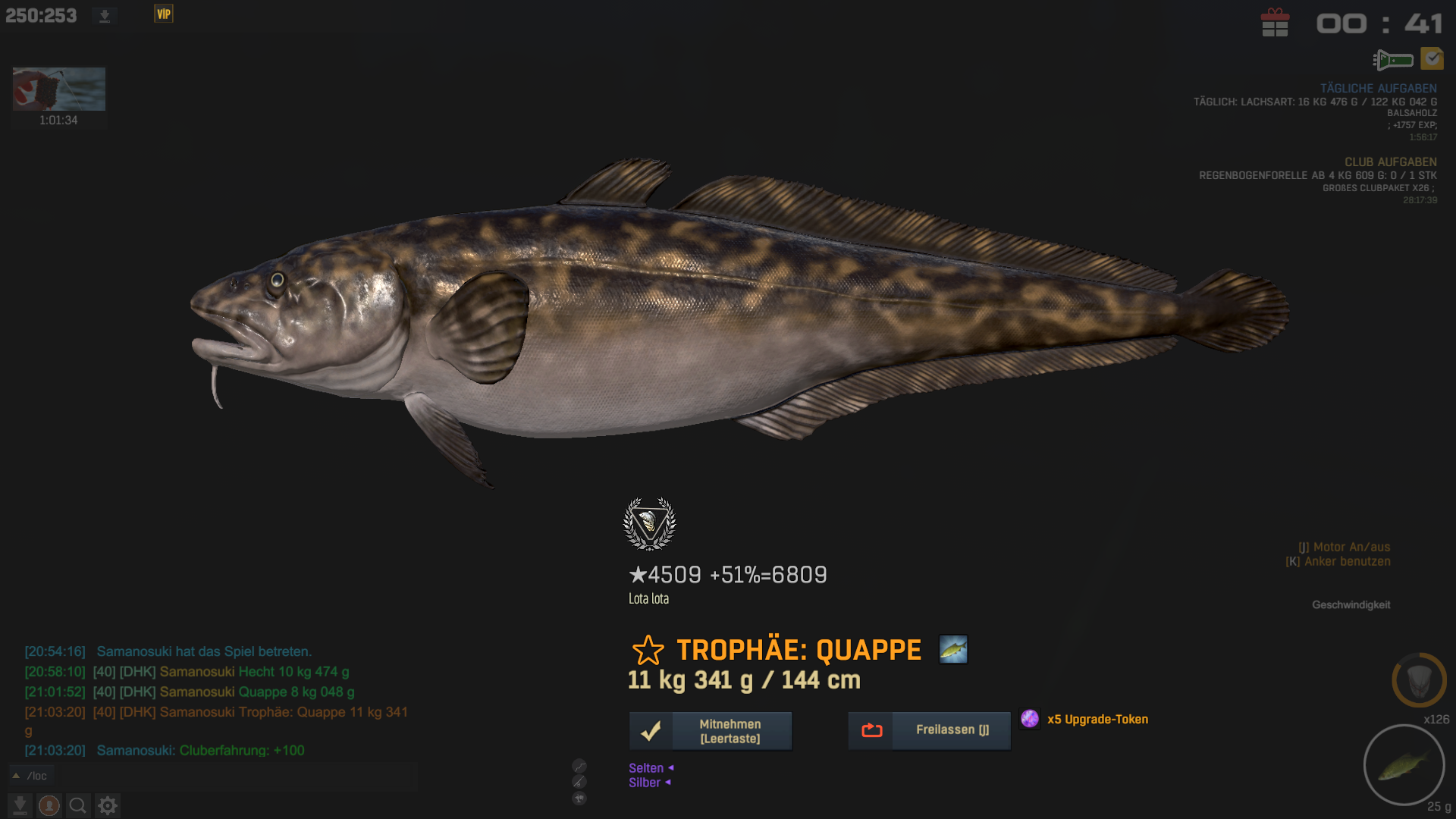Click the trophy medal emblem above the score
Viewport: 1456px width, 819px height.
(649, 523)
